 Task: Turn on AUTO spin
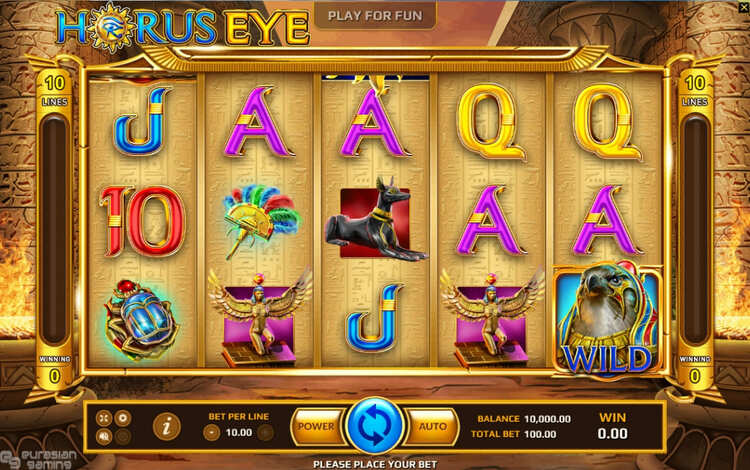(432, 426)
